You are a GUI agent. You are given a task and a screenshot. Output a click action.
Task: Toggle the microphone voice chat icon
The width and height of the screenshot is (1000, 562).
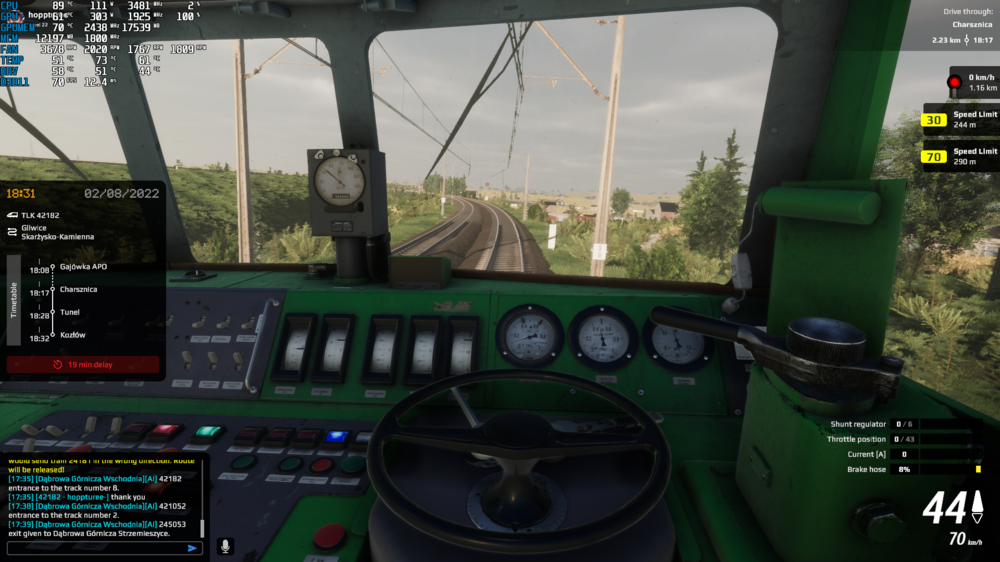[x=225, y=547]
